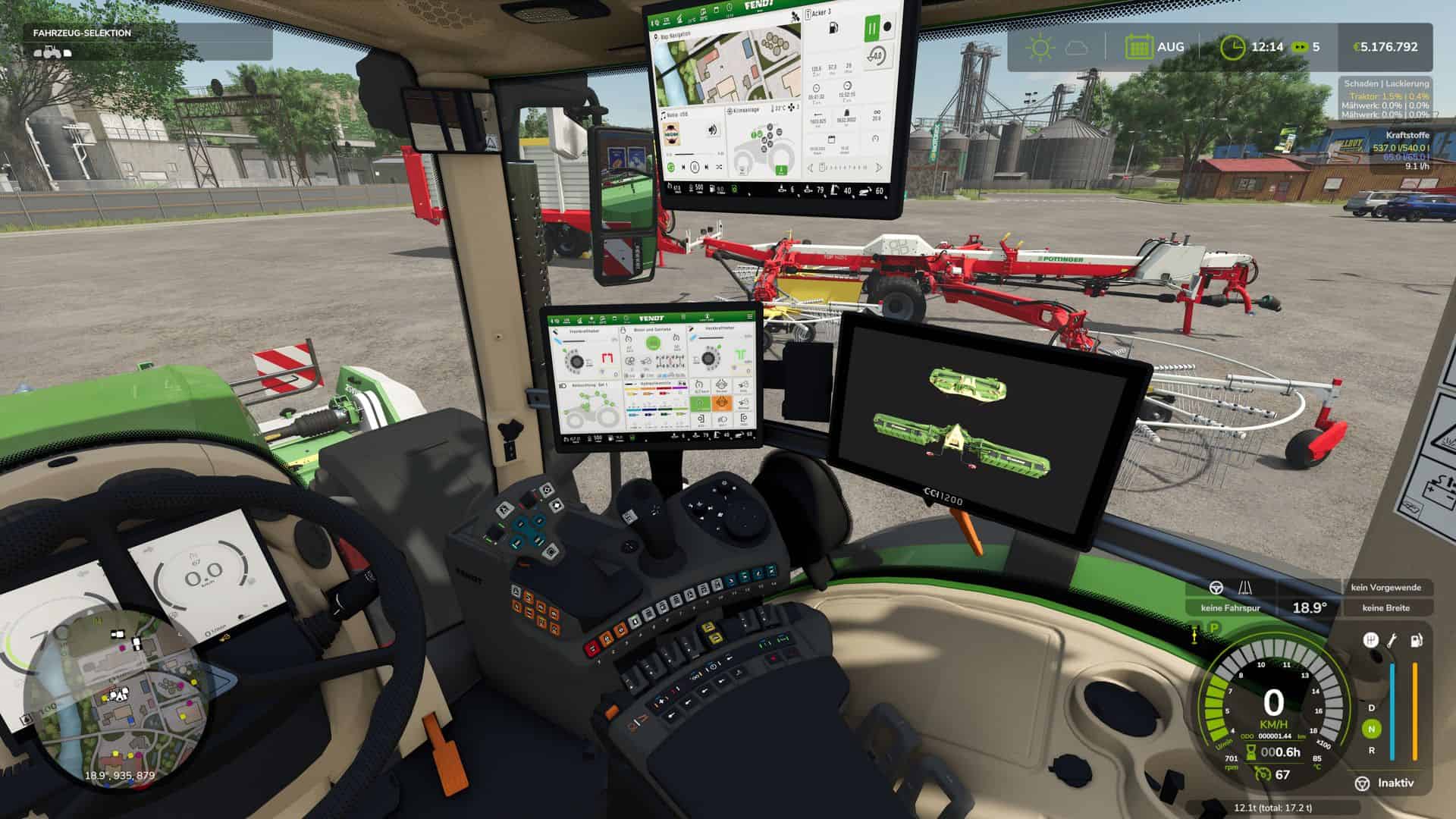Toggle the orange highlighted control on the middle terminal
The image size is (1456, 819).
[x=722, y=403]
